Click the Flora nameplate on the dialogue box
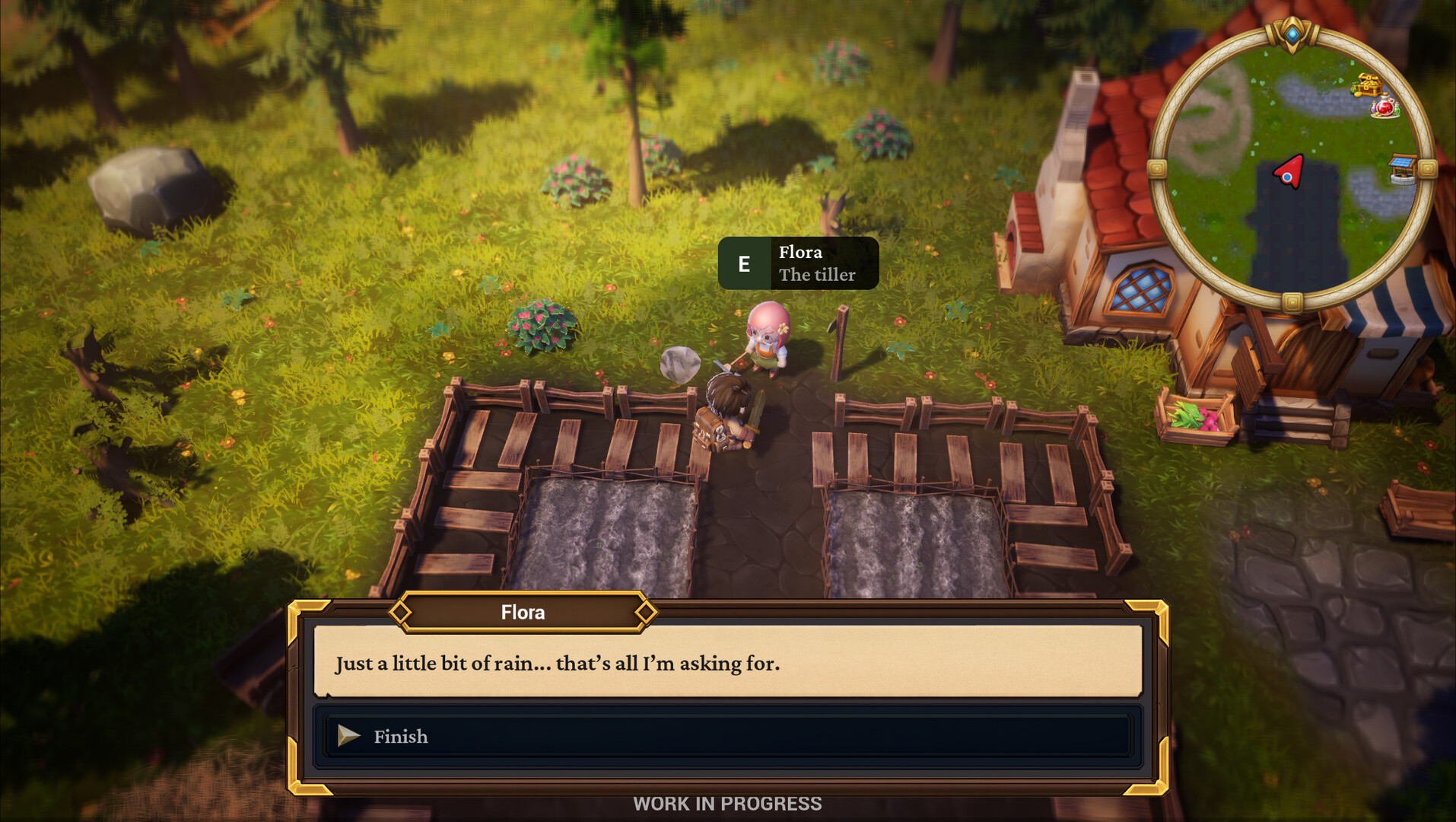Viewport: 1456px width, 822px height. pos(522,612)
